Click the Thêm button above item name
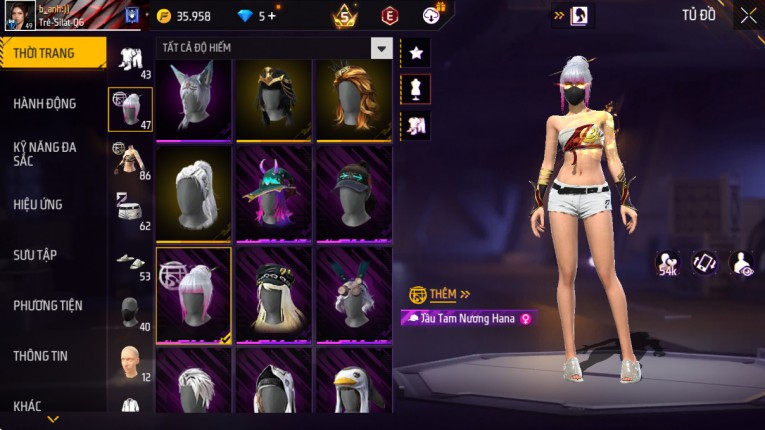This screenshot has height=430, width=765. (x=442, y=294)
